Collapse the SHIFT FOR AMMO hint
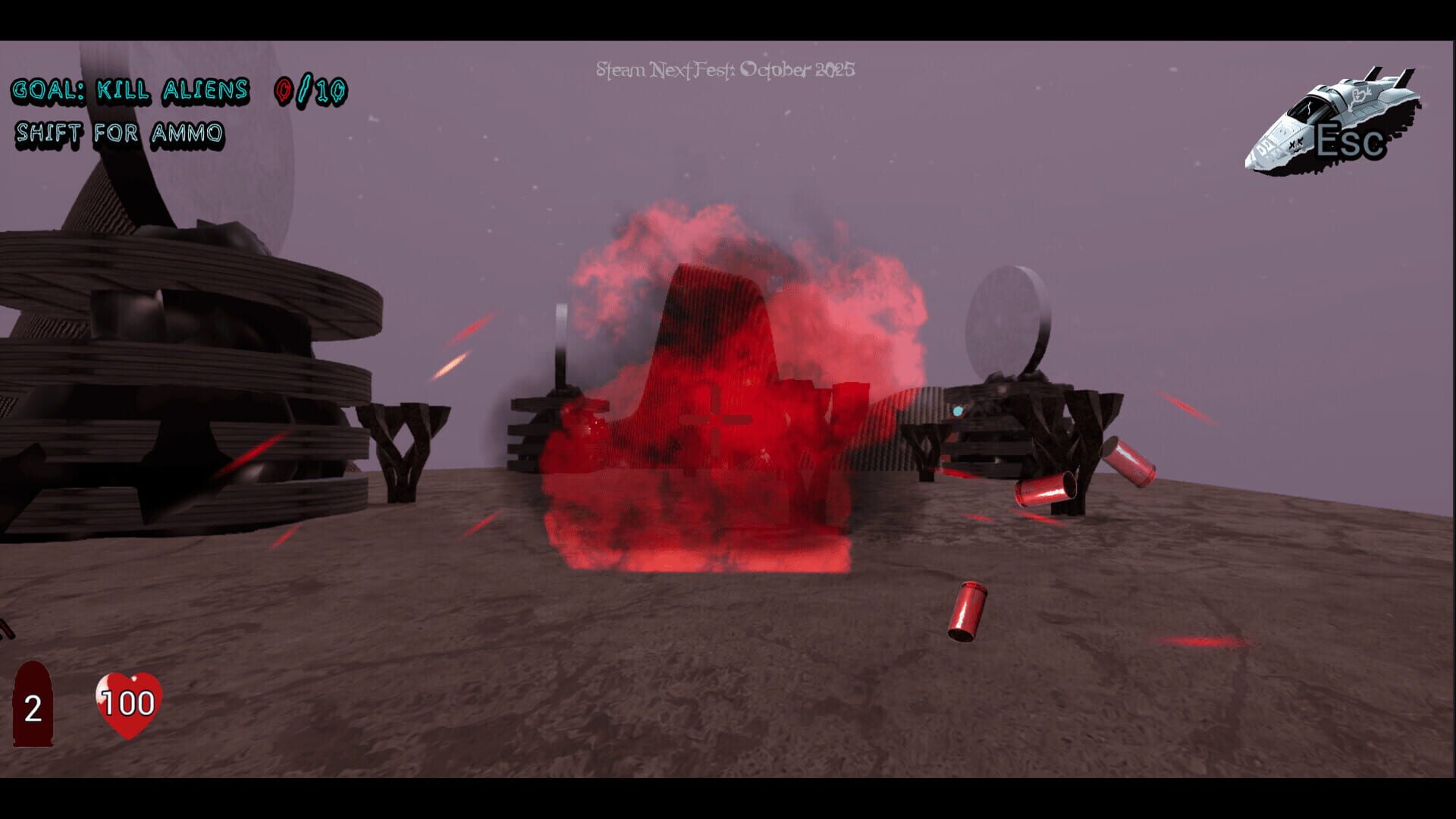The width and height of the screenshot is (1456, 819). (x=121, y=133)
